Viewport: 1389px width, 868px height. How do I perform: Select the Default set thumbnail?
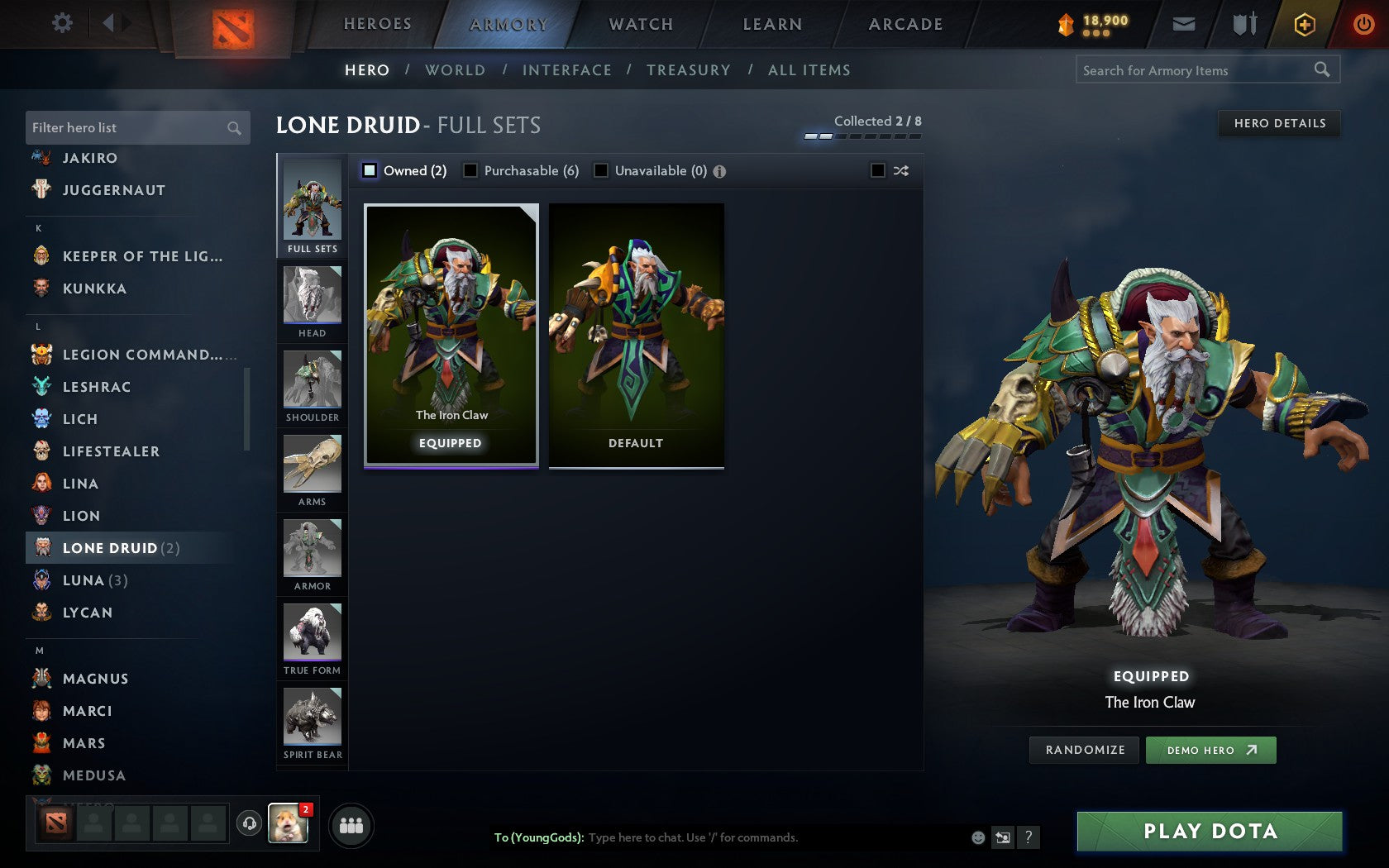(635, 335)
